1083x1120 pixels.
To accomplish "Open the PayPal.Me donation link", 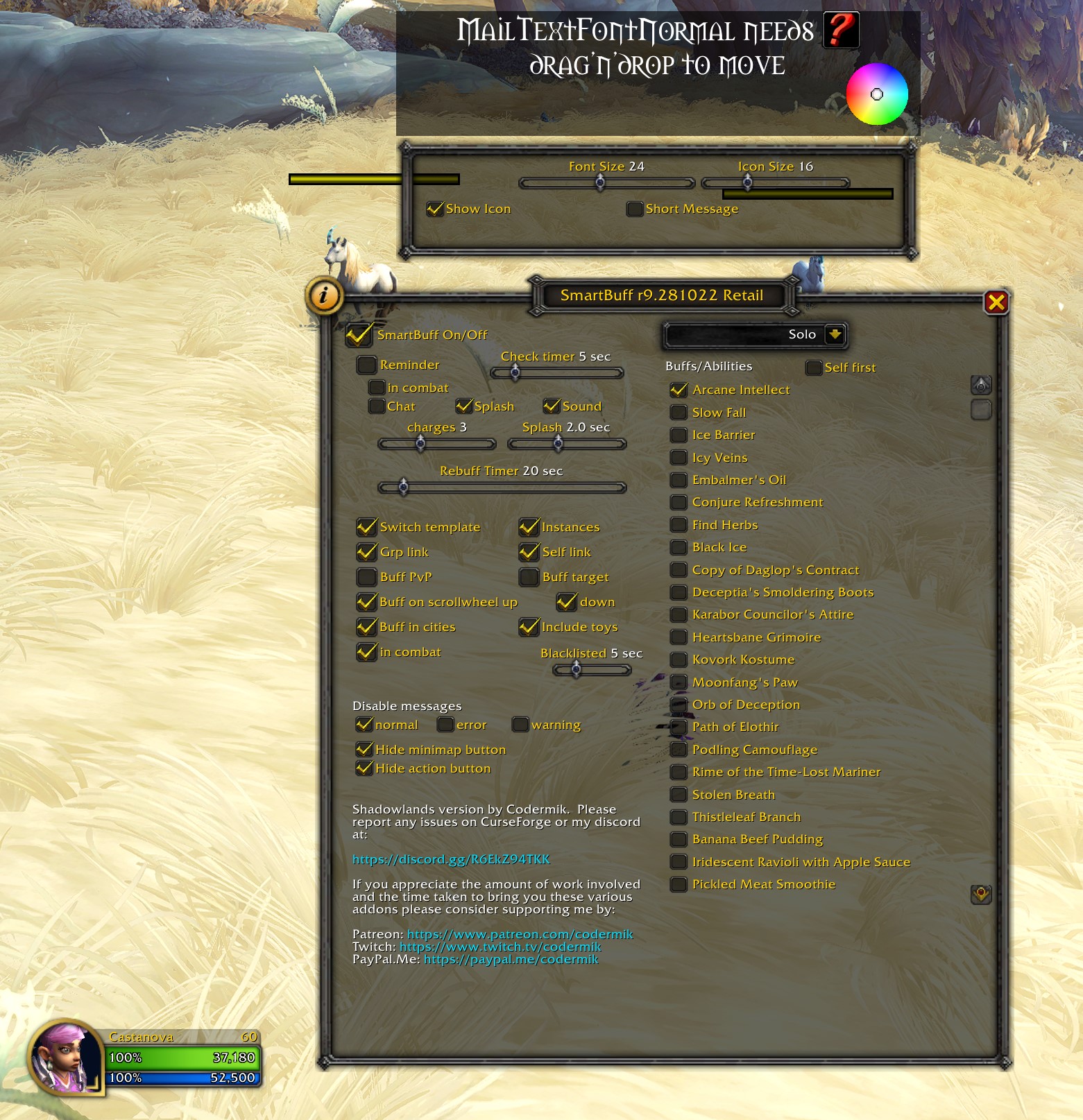I will (x=511, y=959).
